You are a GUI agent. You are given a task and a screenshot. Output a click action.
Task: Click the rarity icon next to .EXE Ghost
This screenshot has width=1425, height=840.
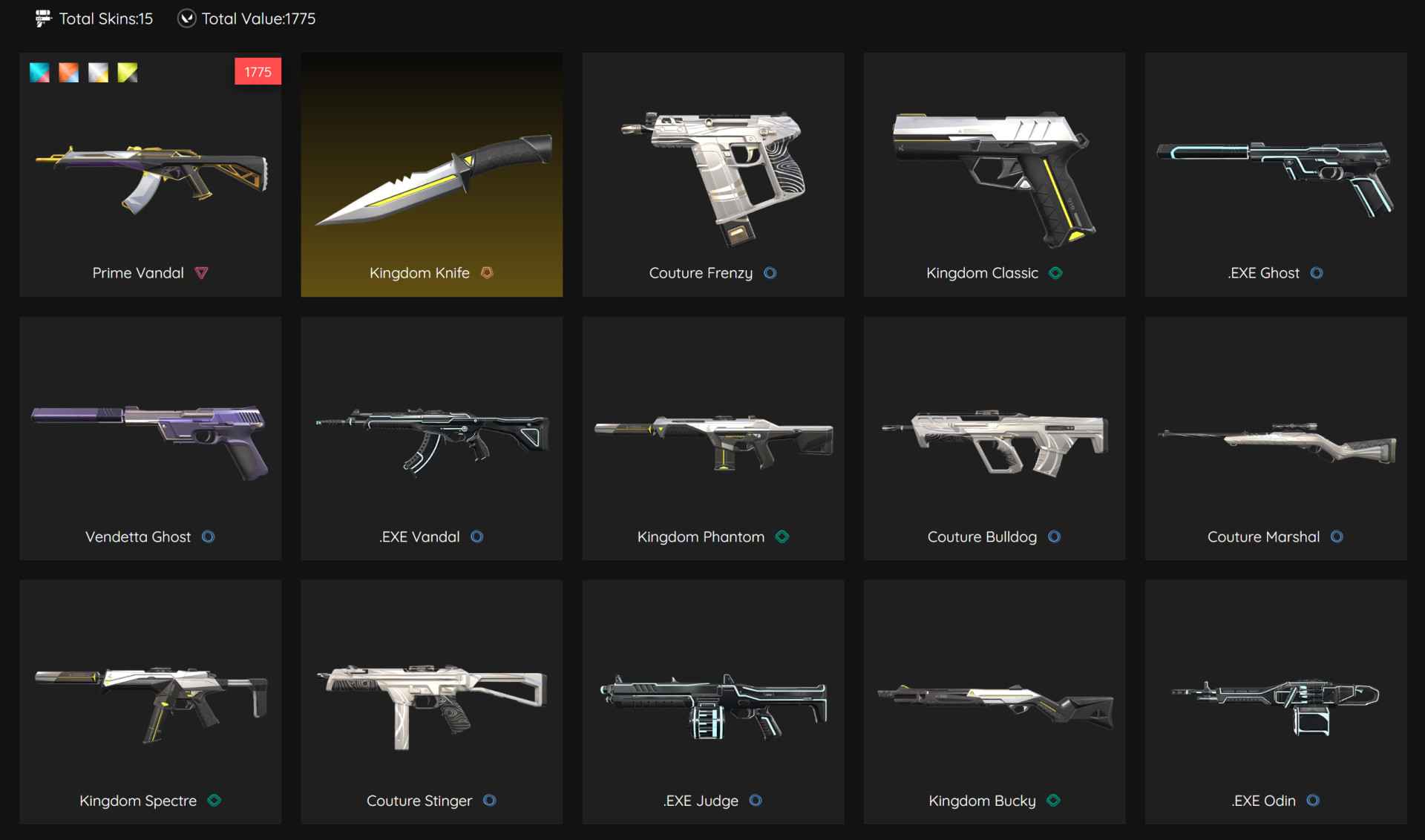click(x=1317, y=273)
